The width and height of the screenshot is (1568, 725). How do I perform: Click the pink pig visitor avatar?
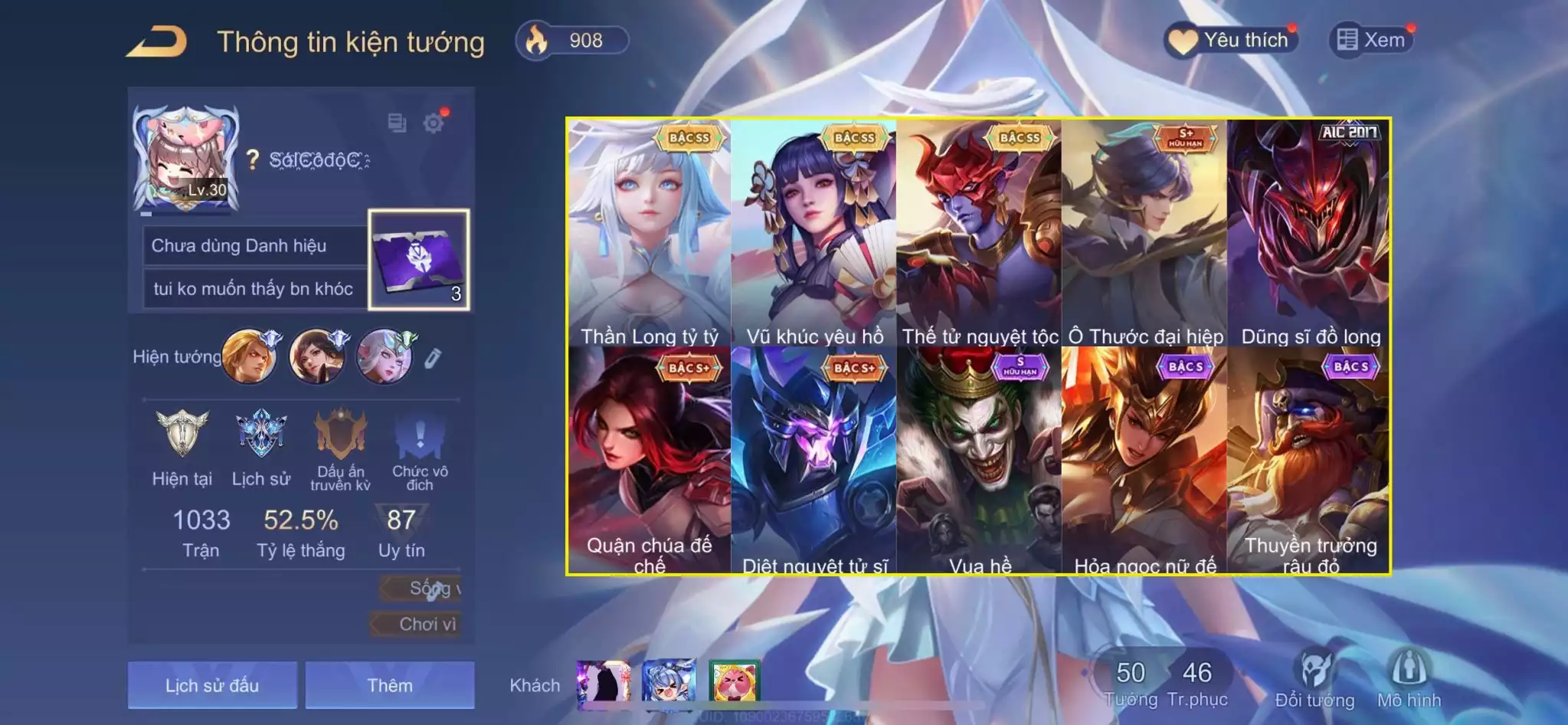pyautogui.click(x=734, y=681)
